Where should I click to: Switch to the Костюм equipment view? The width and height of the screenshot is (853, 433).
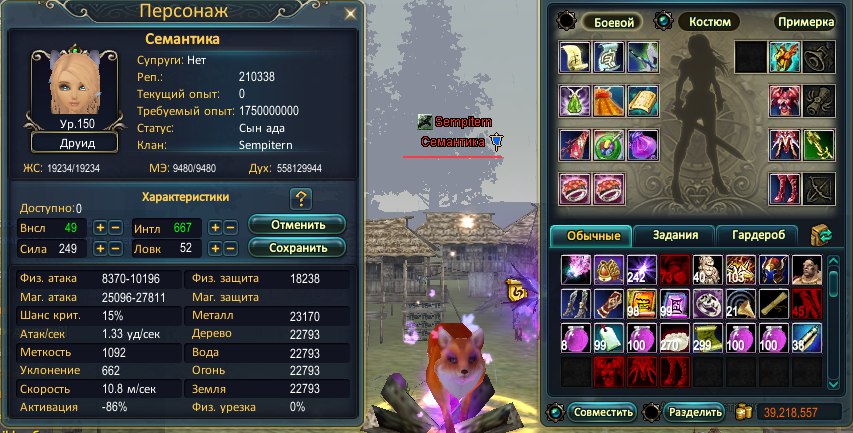point(710,21)
